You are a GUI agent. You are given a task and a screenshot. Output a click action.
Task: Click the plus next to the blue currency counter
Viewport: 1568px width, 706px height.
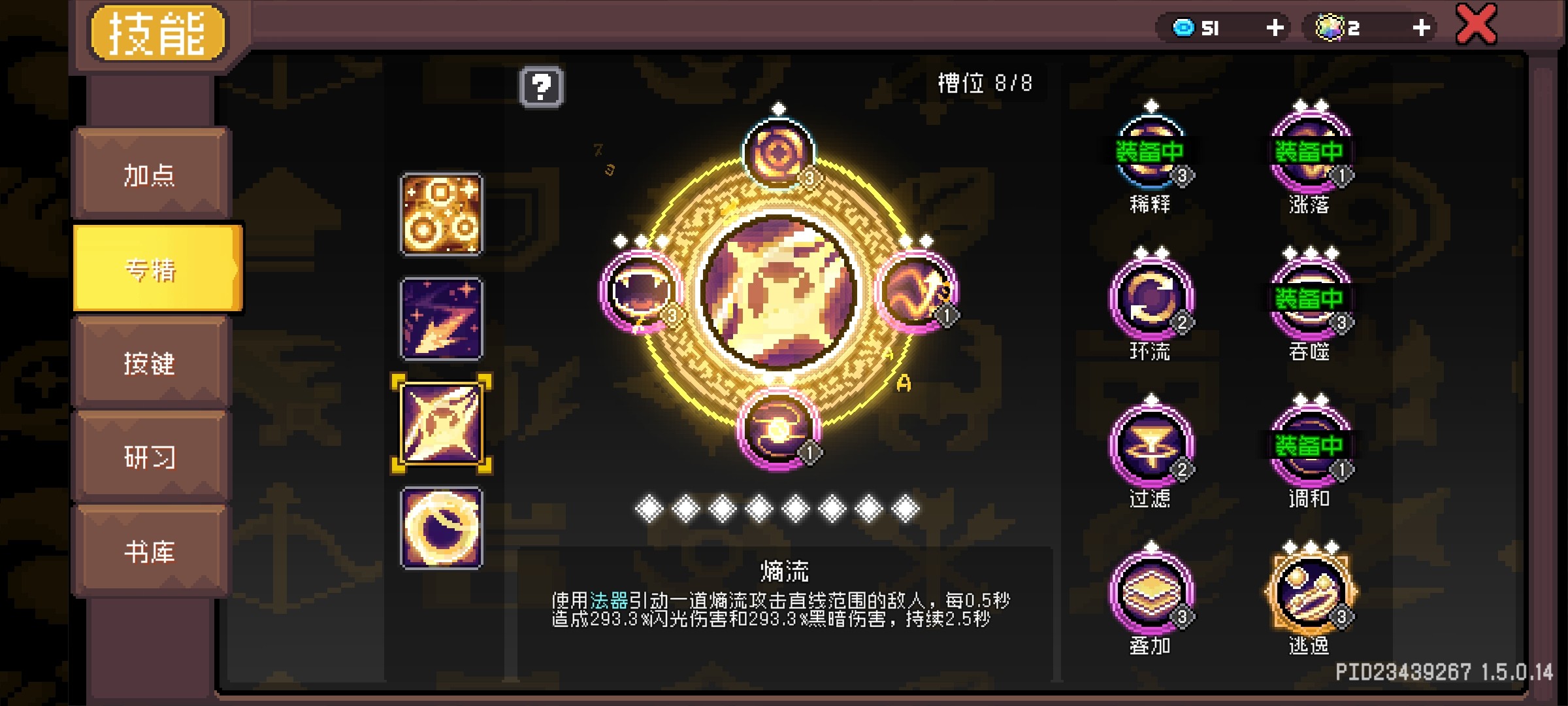click(x=1276, y=27)
